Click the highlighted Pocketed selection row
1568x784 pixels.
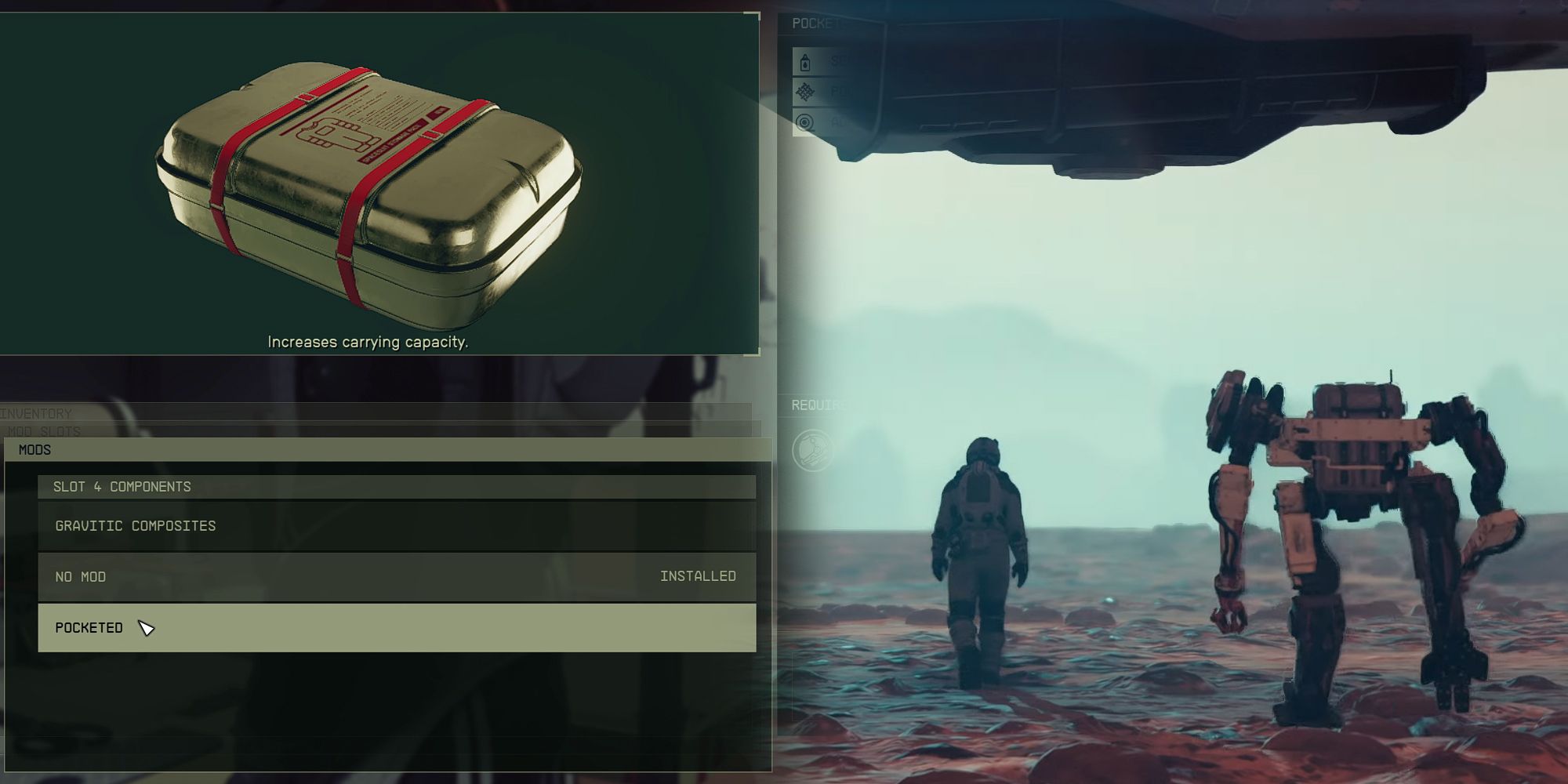click(392, 627)
